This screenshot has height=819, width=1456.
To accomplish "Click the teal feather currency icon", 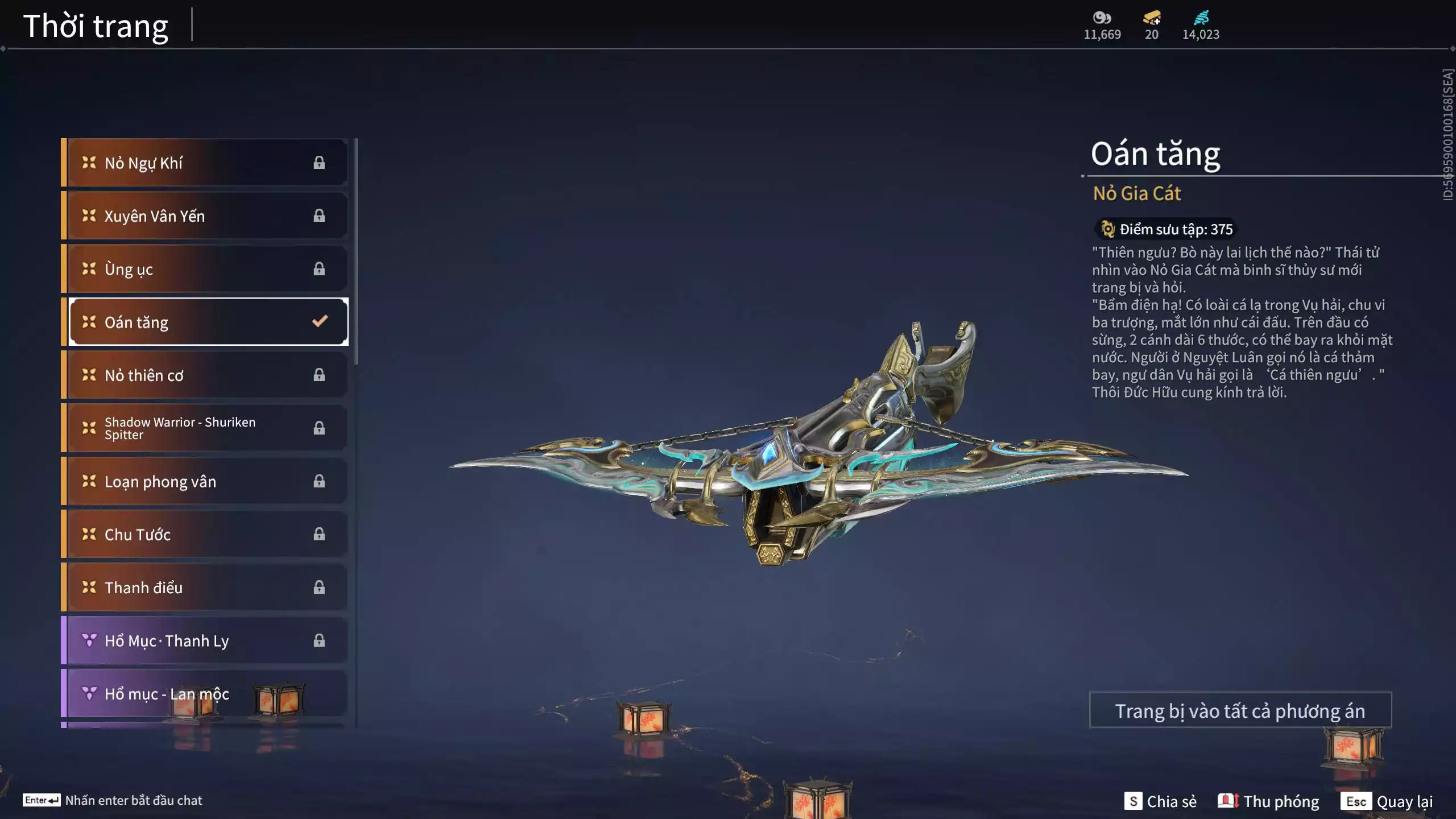I will [1201, 18].
